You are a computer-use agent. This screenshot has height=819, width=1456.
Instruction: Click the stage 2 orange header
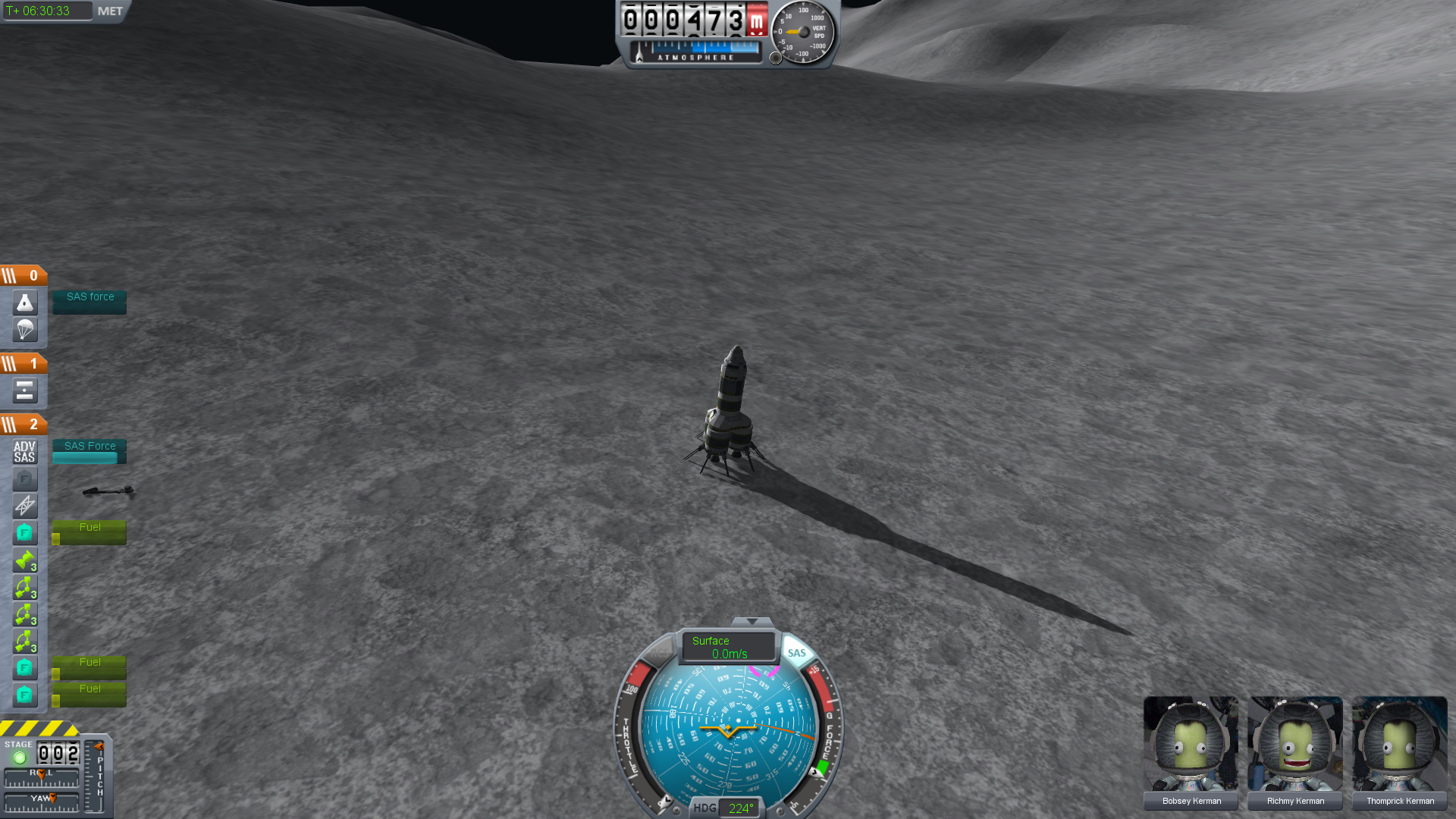(x=24, y=424)
